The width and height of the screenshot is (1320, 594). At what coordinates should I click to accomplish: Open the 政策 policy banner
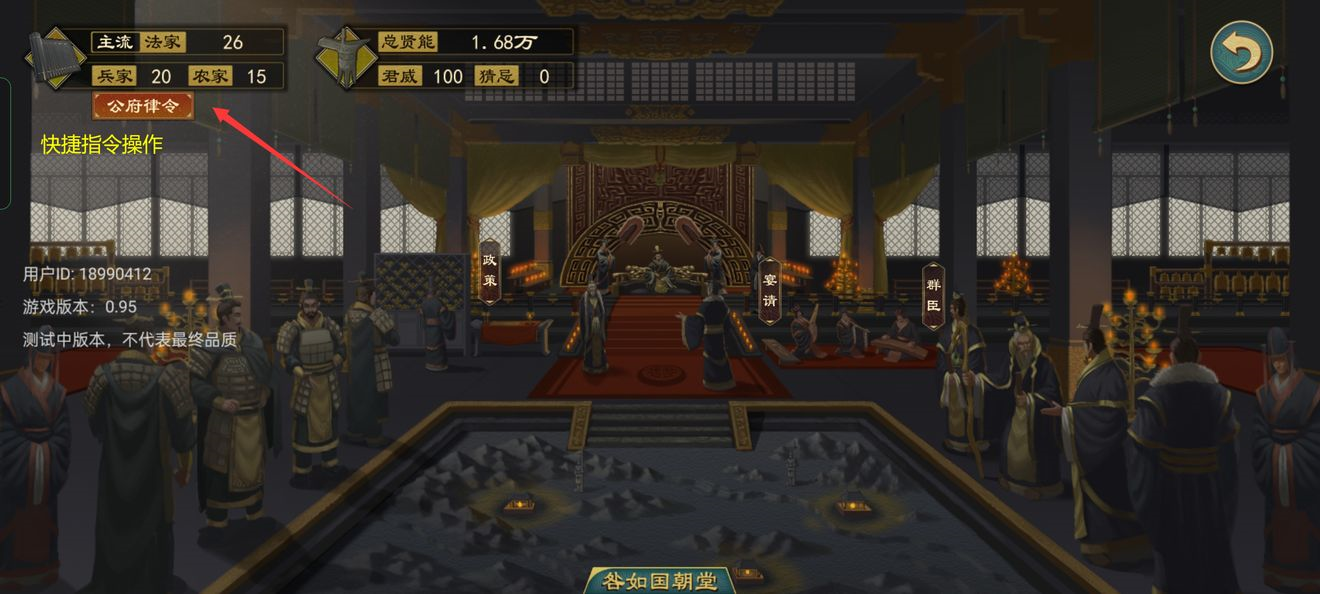pos(489,269)
